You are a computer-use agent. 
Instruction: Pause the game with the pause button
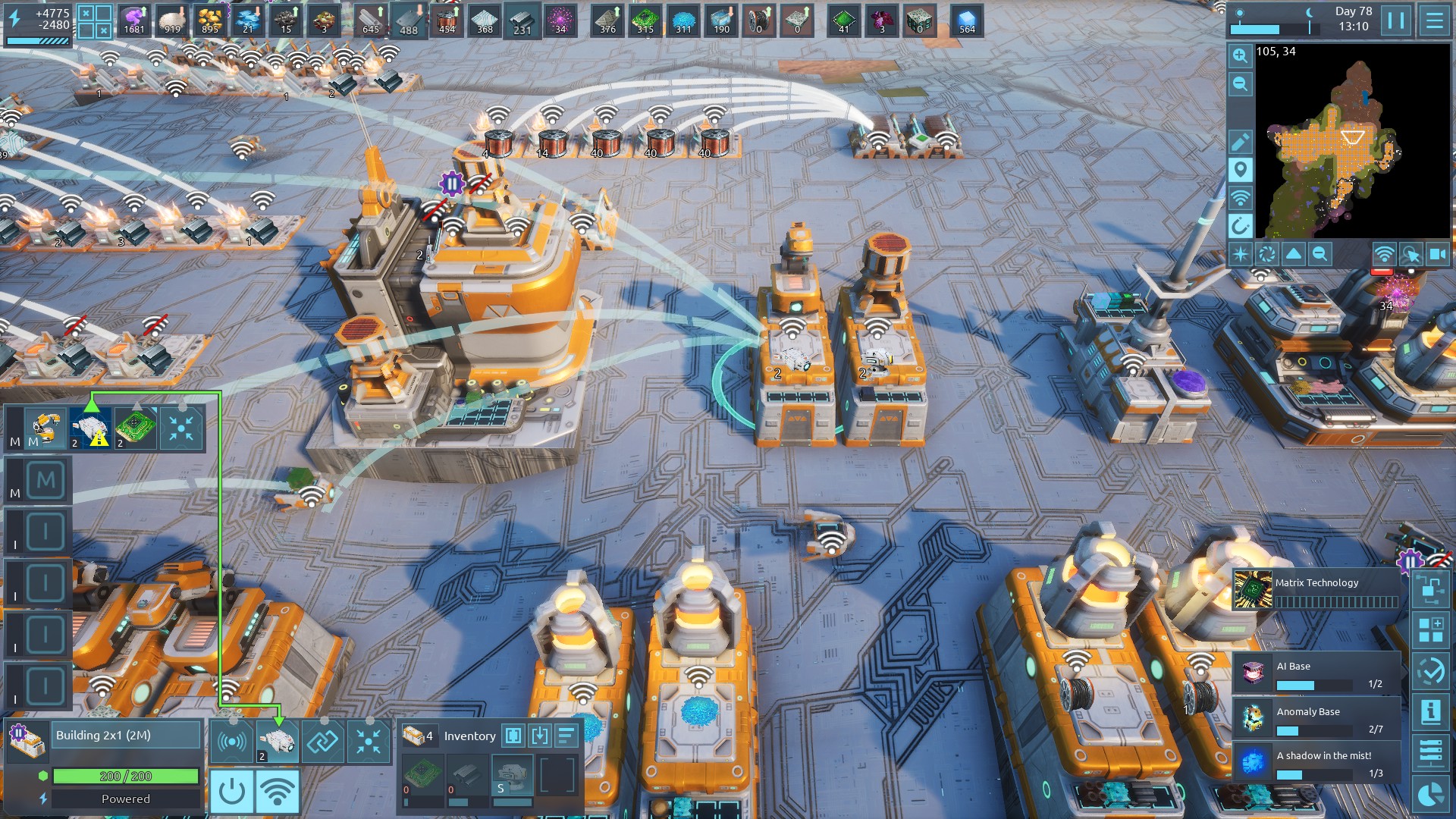pos(1396,20)
